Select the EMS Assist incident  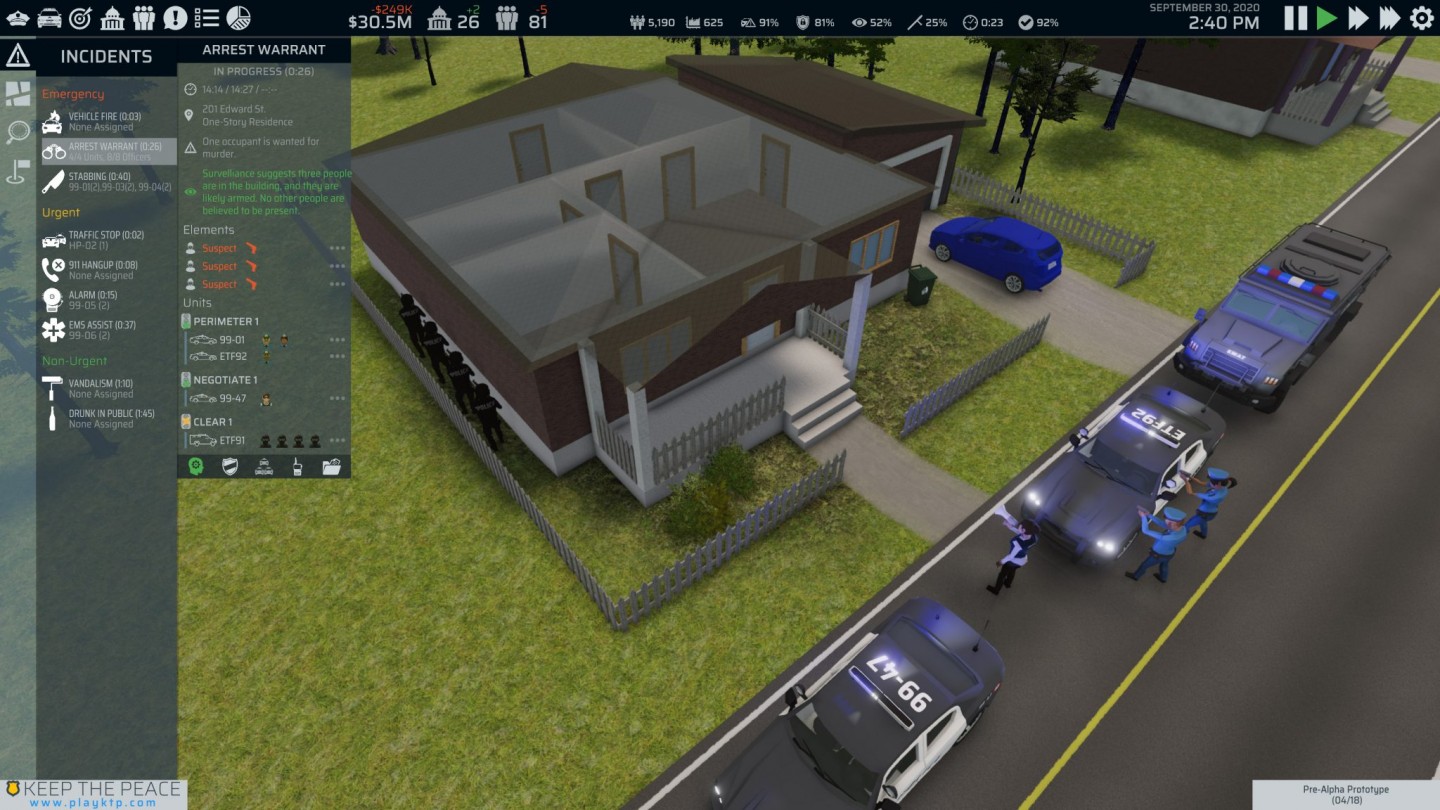pos(104,329)
